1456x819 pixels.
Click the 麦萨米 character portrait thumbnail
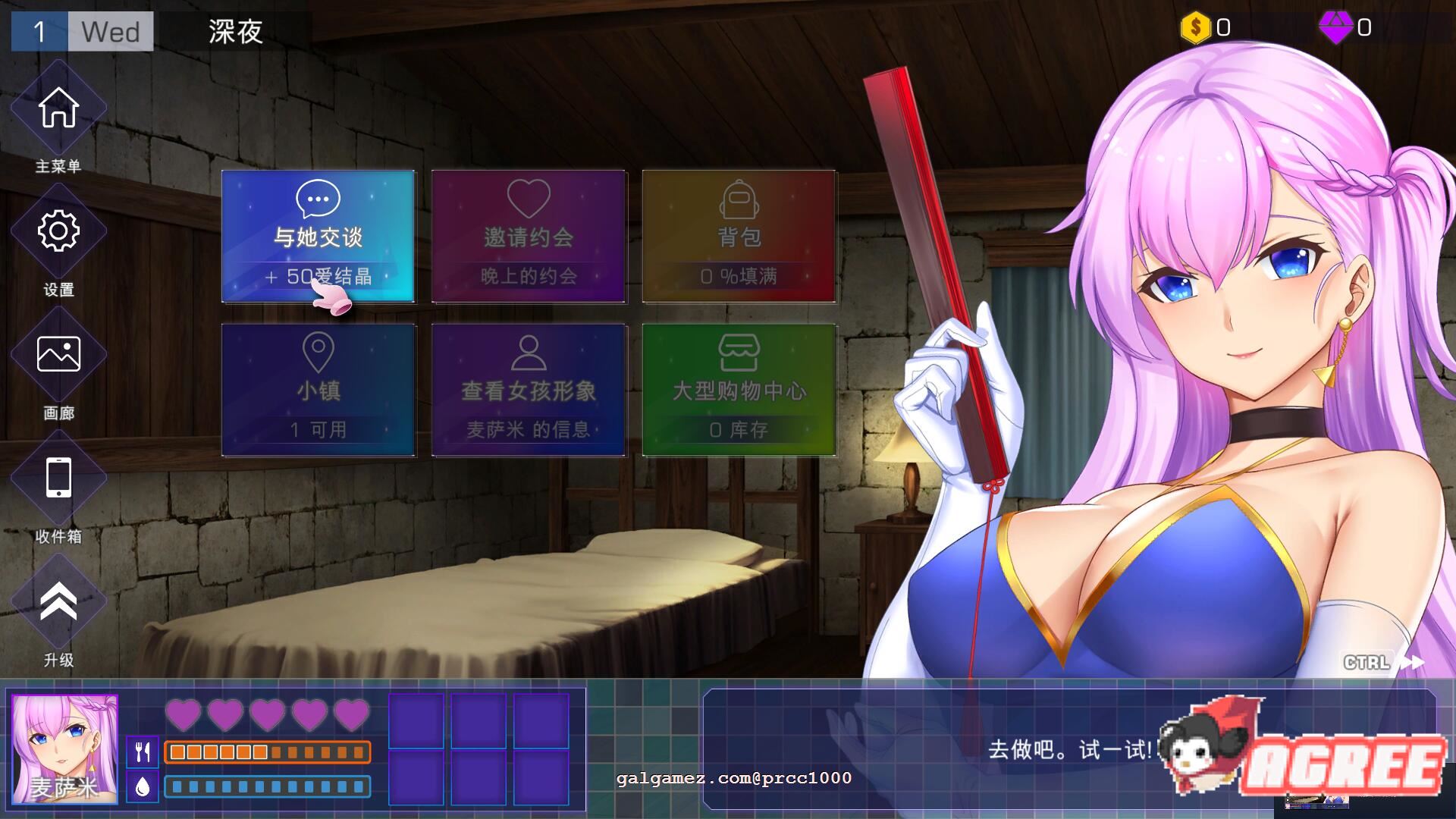(x=64, y=751)
